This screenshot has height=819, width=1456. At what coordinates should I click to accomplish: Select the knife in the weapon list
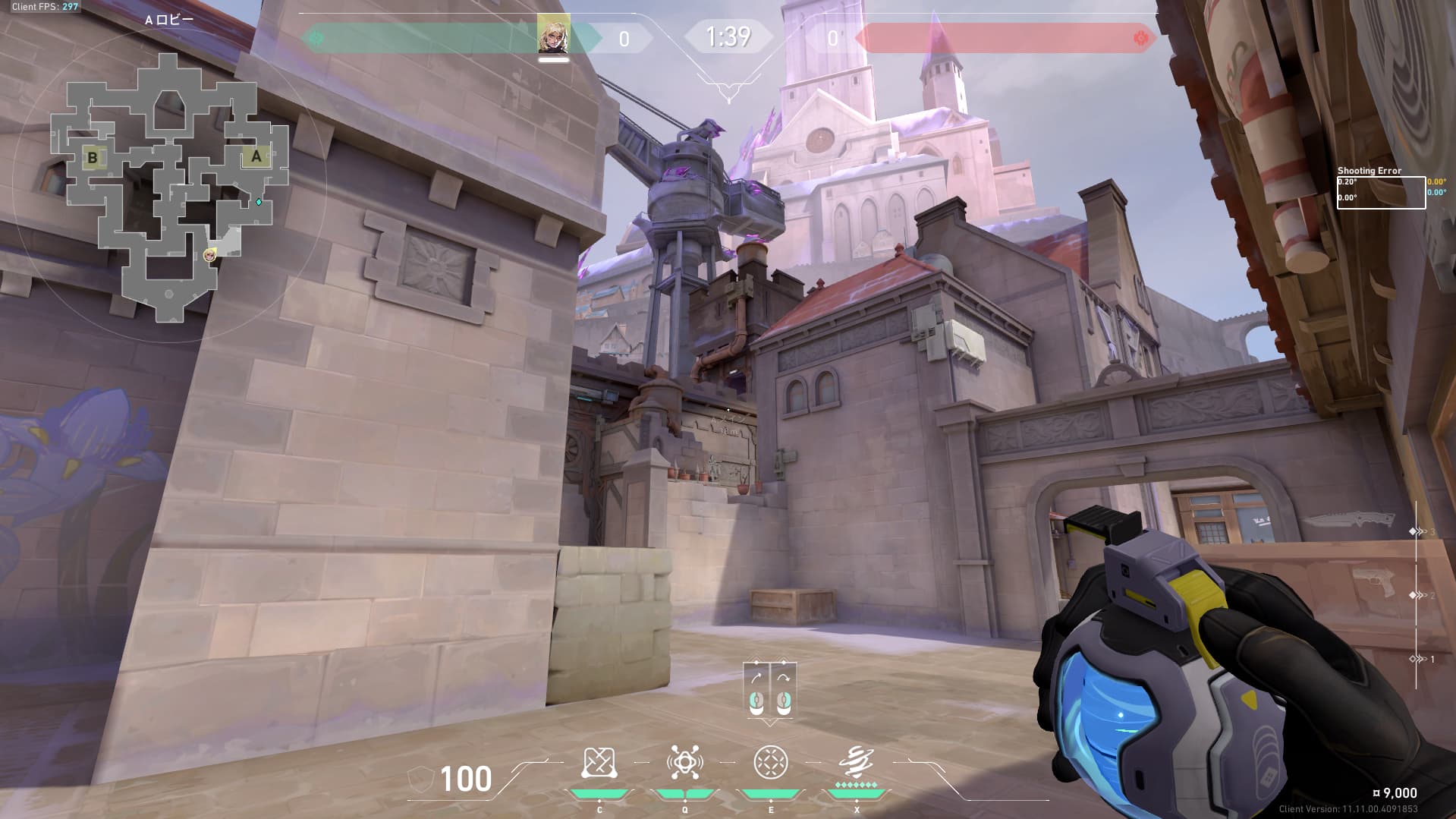(x=1349, y=521)
